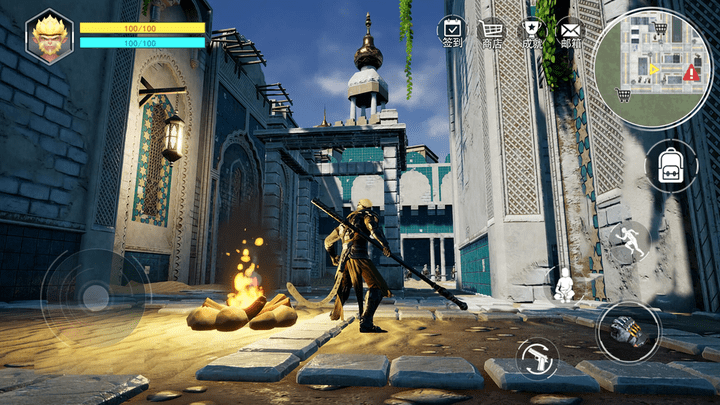The height and width of the screenshot is (405, 720).
Task: Attack with the armored fist button
Action: pos(628,330)
